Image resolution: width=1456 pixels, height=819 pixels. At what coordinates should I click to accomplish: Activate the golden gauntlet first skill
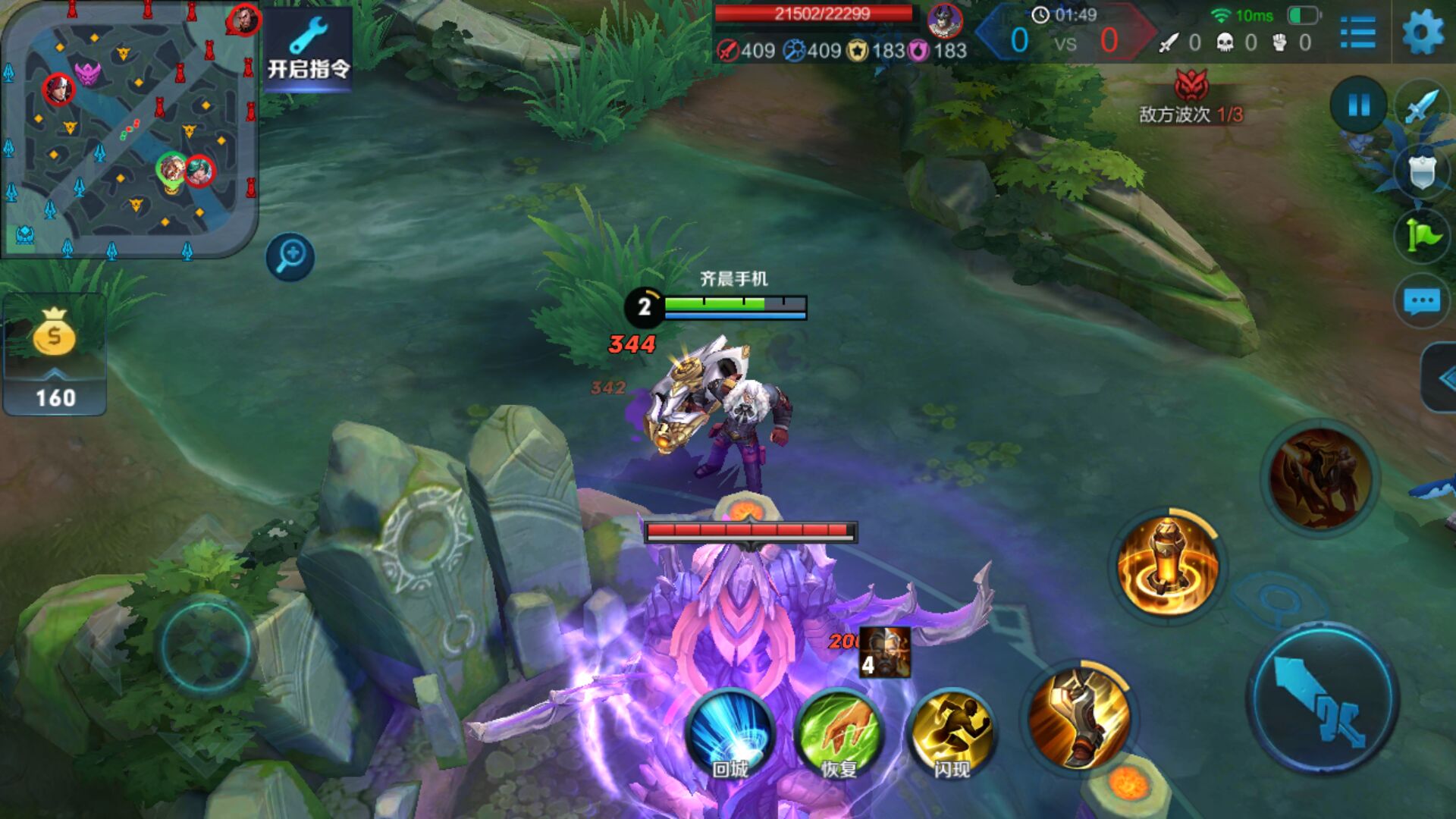tap(1080, 716)
